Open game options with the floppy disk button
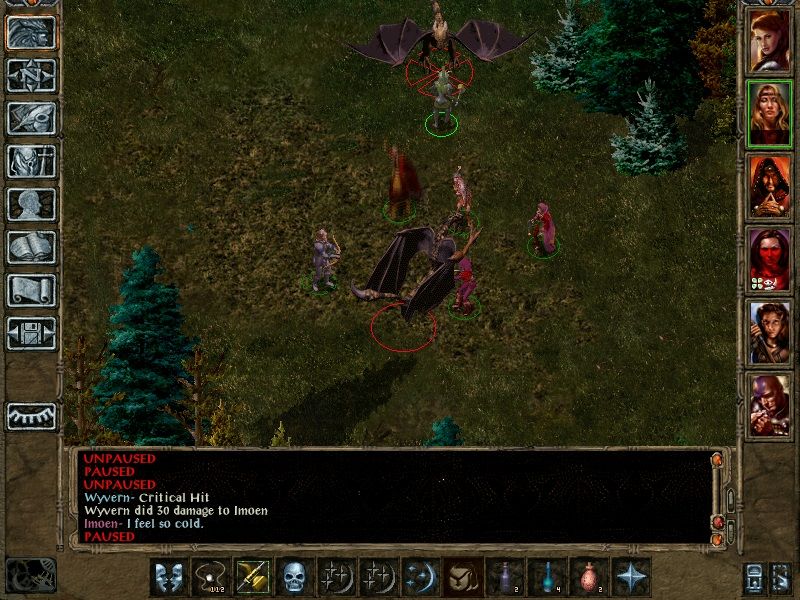 pyautogui.click(x=31, y=333)
